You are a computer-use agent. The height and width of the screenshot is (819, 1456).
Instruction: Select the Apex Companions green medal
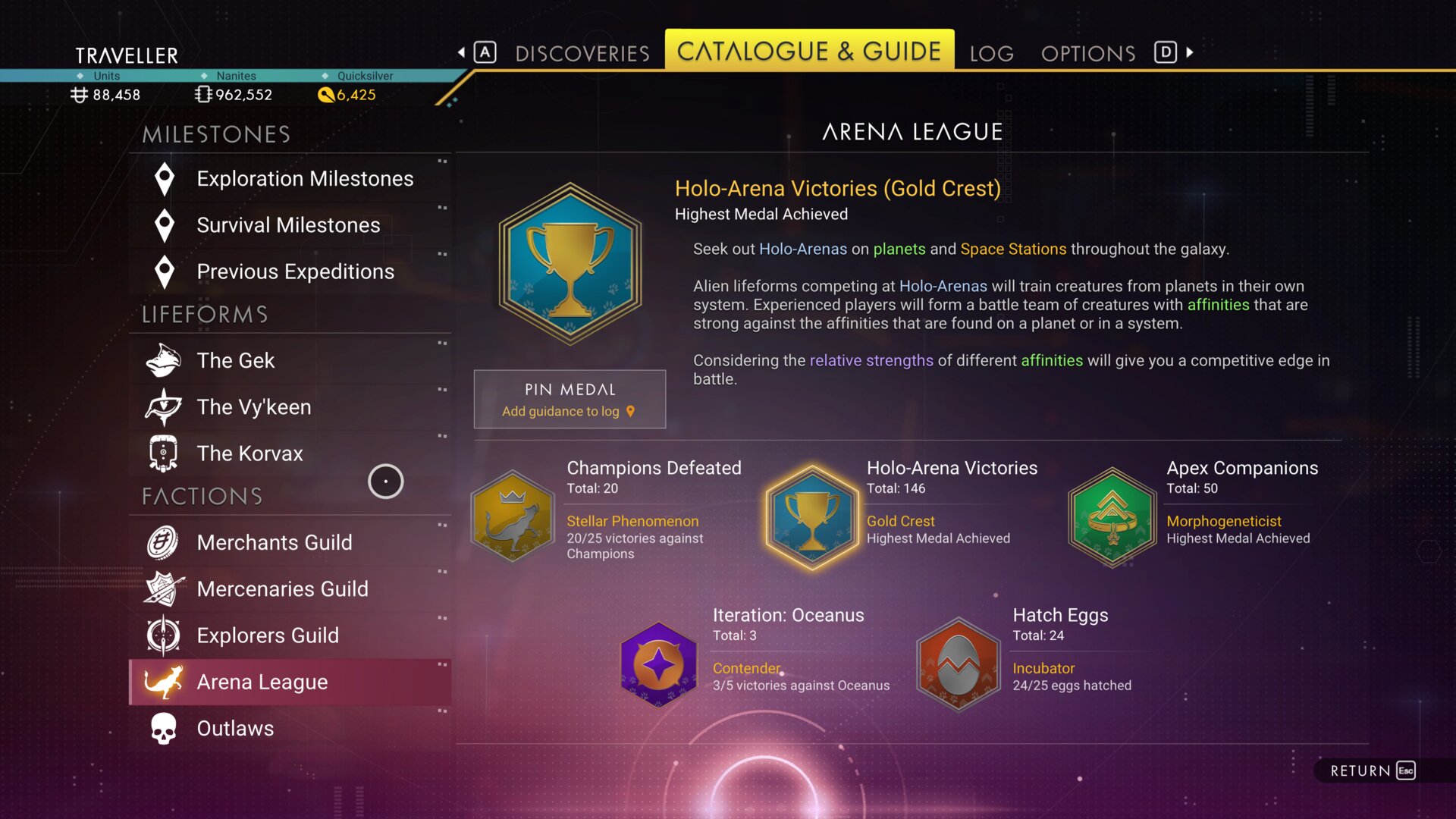(x=1112, y=517)
